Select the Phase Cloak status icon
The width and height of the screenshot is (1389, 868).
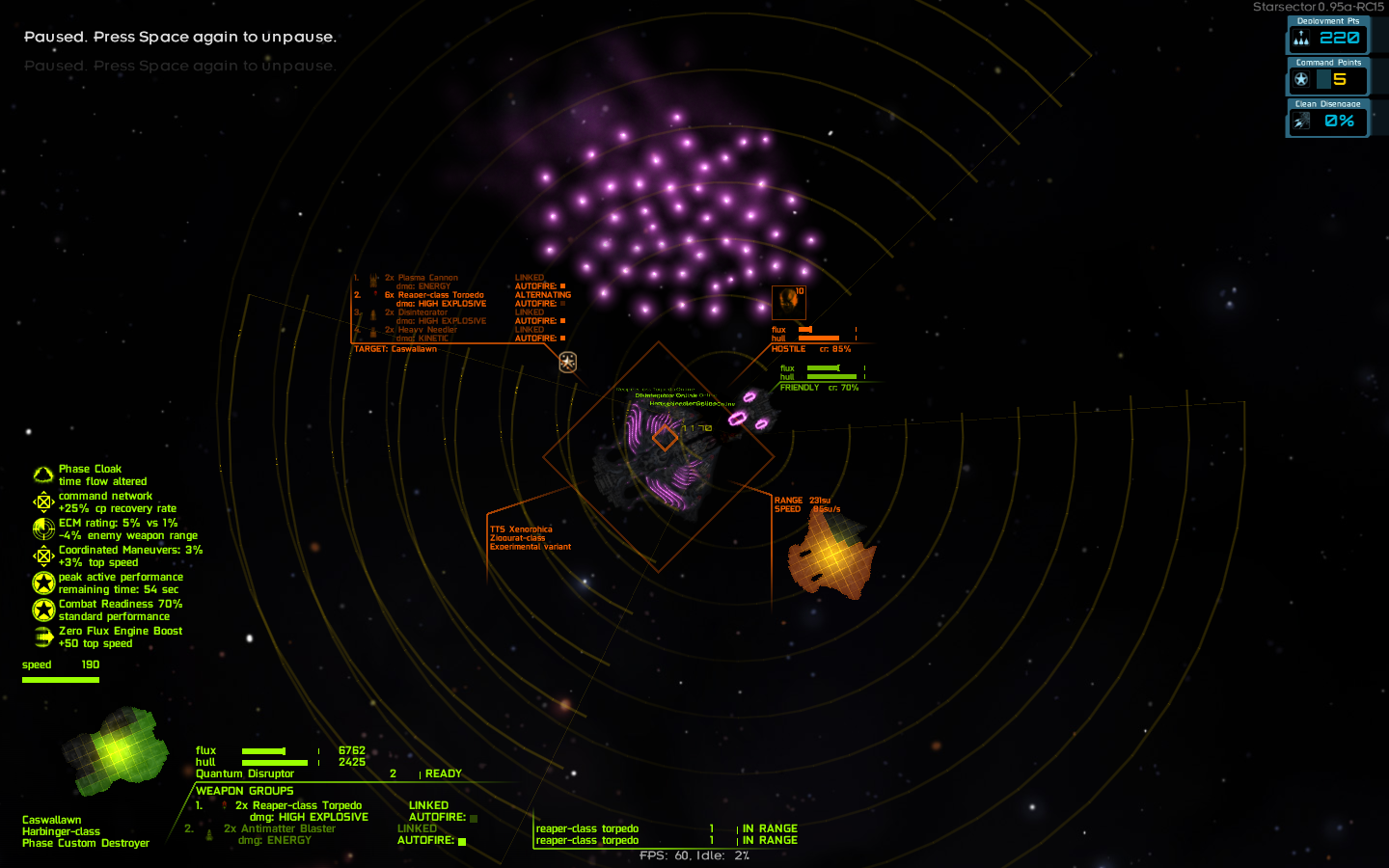point(43,474)
